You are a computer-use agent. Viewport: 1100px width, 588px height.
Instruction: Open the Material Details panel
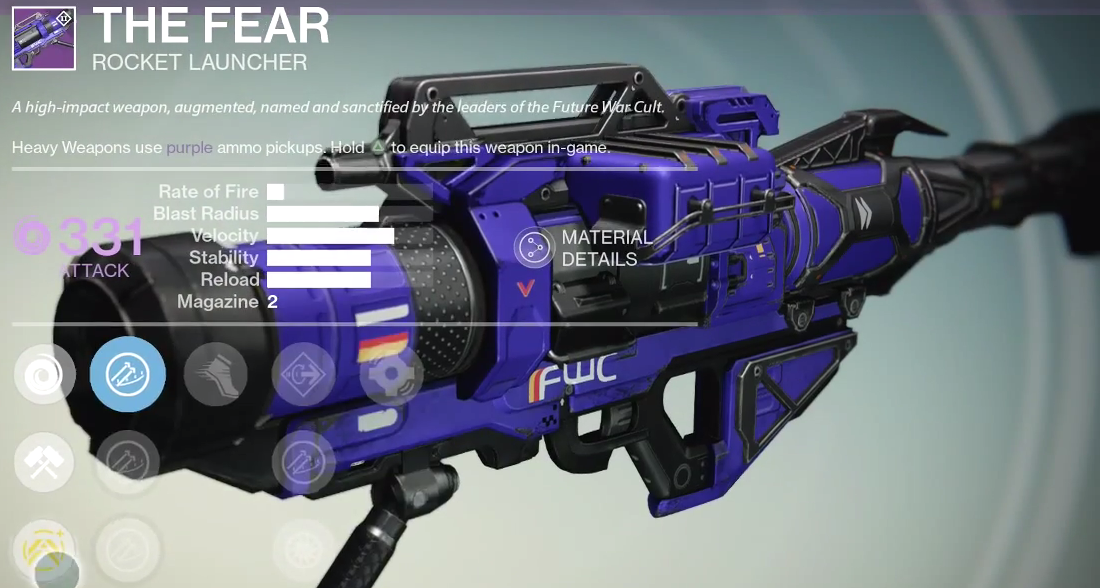534,248
